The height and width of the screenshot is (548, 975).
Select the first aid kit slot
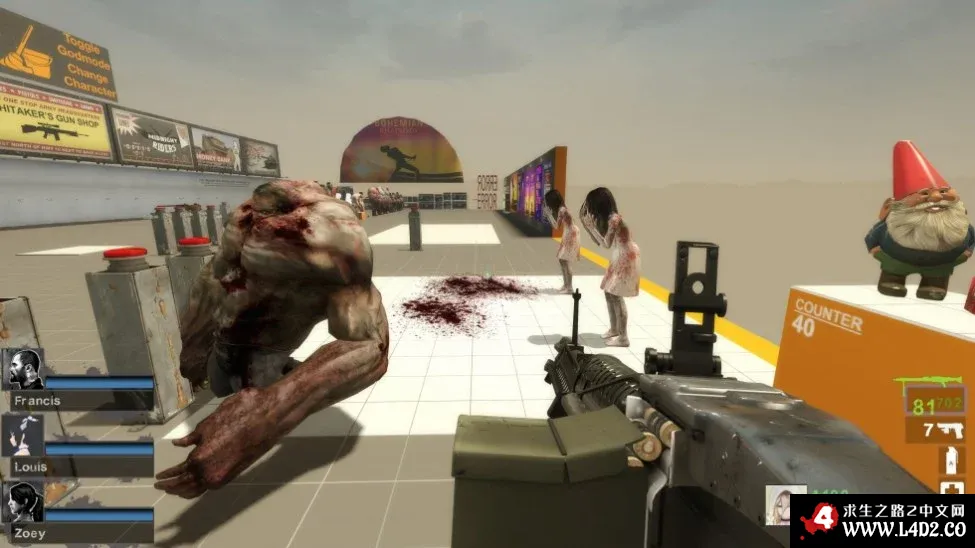(x=952, y=489)
